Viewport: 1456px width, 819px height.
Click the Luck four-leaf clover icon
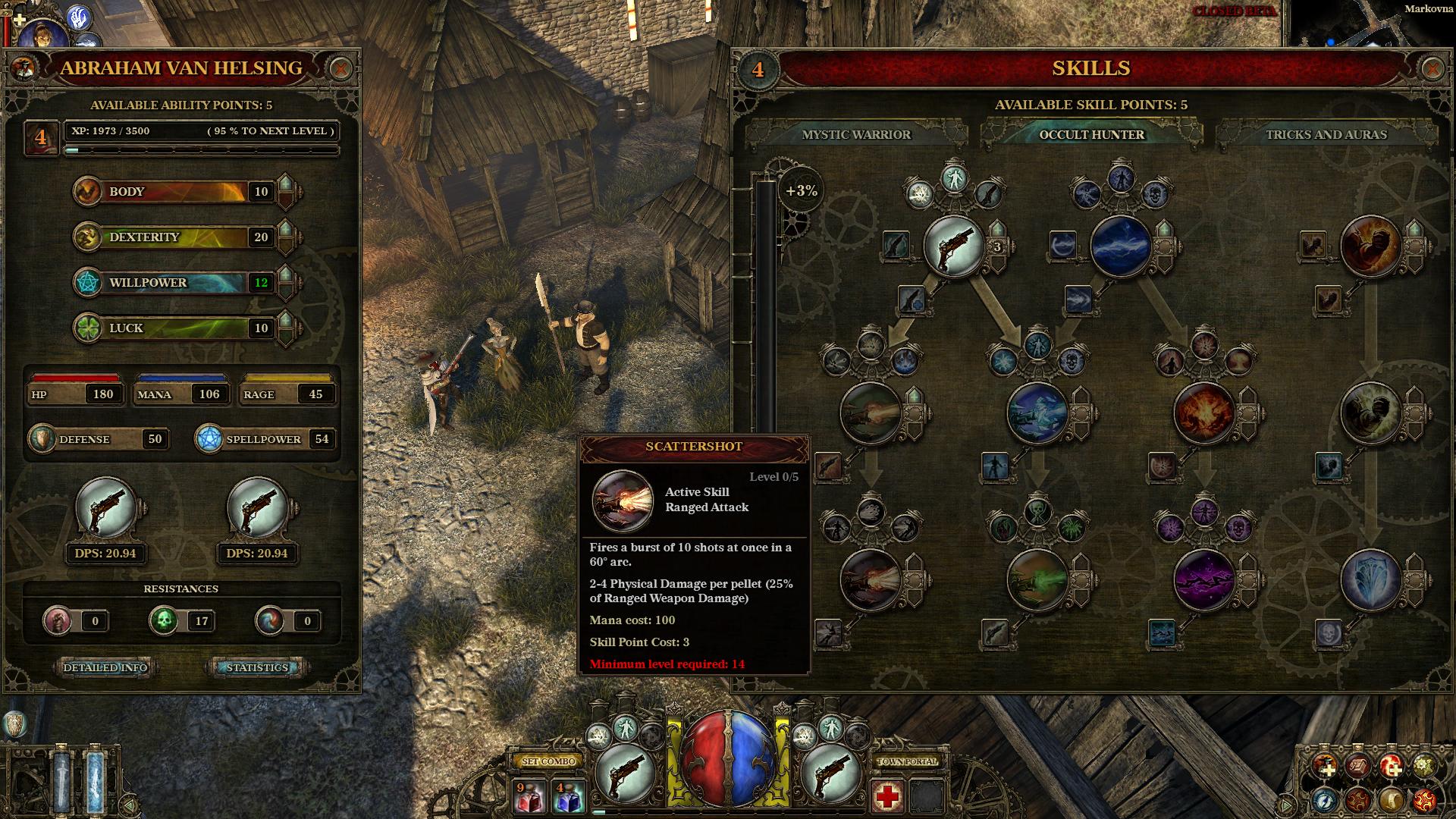point(89,328)
